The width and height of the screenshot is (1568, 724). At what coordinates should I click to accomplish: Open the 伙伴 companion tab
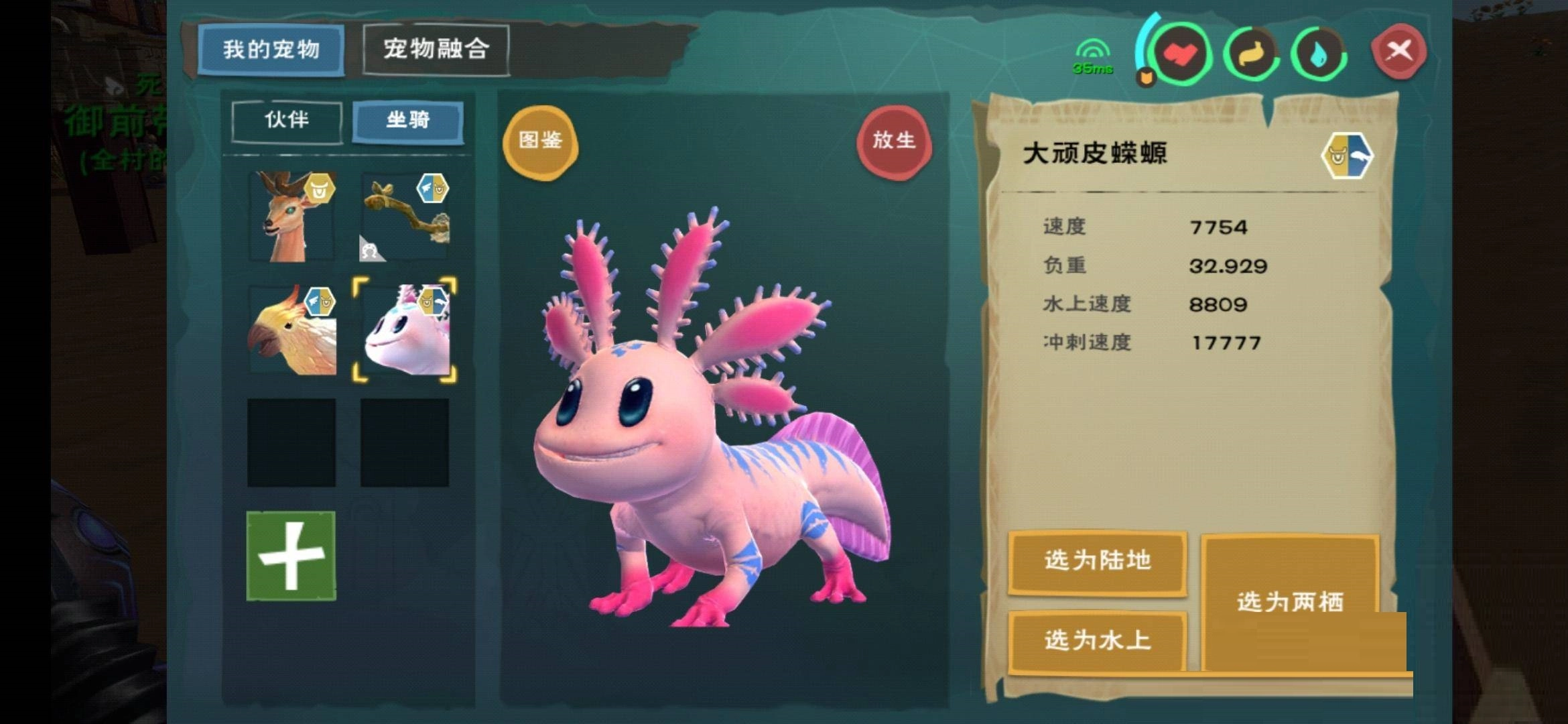287,121
